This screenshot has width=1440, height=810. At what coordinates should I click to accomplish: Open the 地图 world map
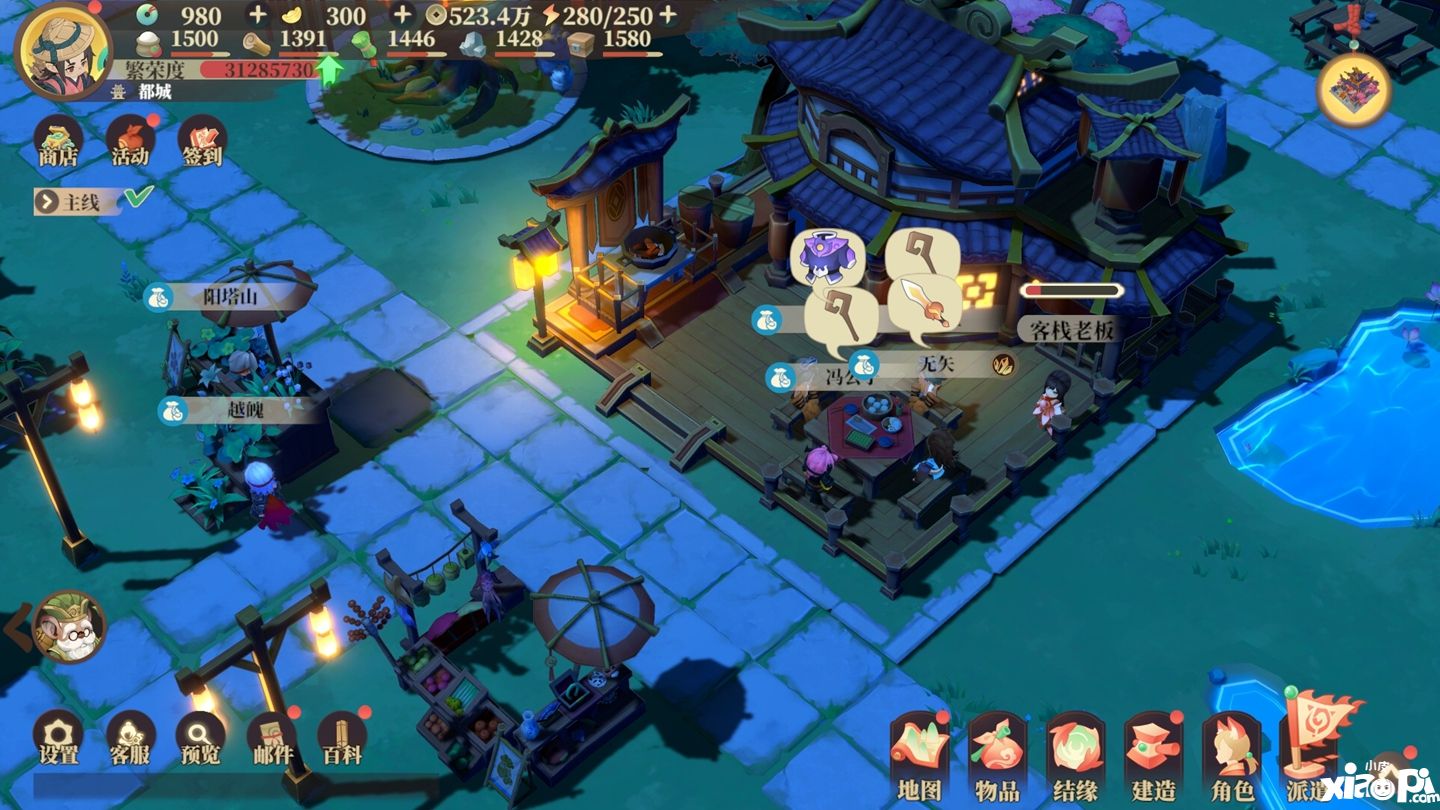(x=919, y=759)
